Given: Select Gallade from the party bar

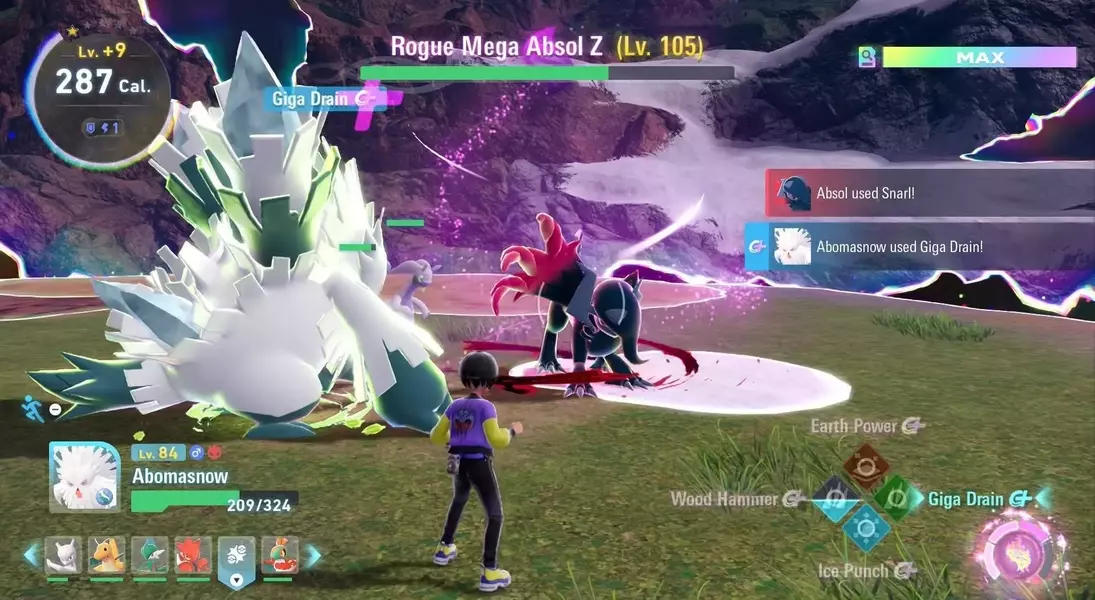Looking at the screenshot, I should 150,556.
